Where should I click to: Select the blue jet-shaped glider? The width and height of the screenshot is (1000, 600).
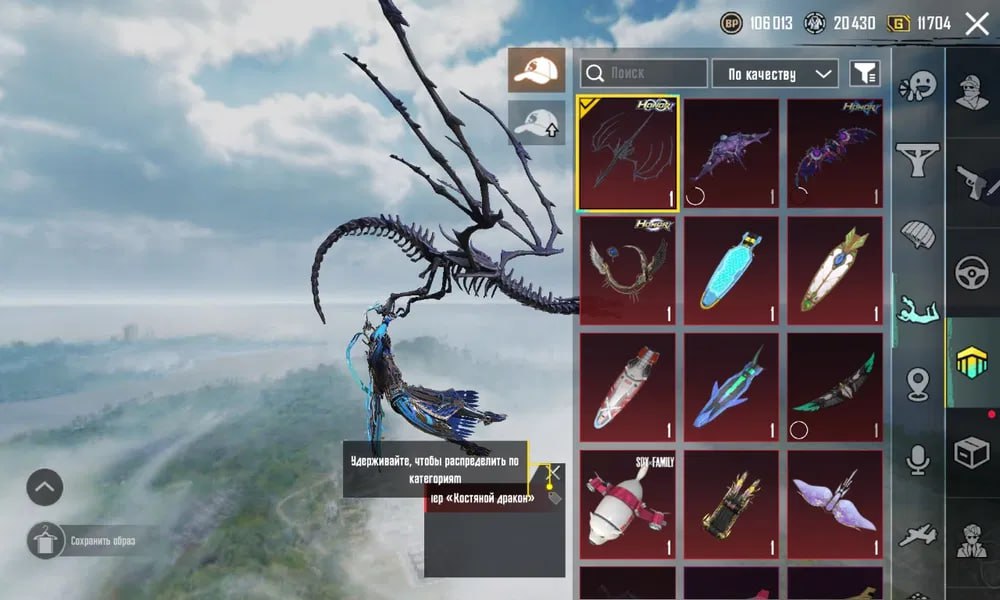coord(731,387)
